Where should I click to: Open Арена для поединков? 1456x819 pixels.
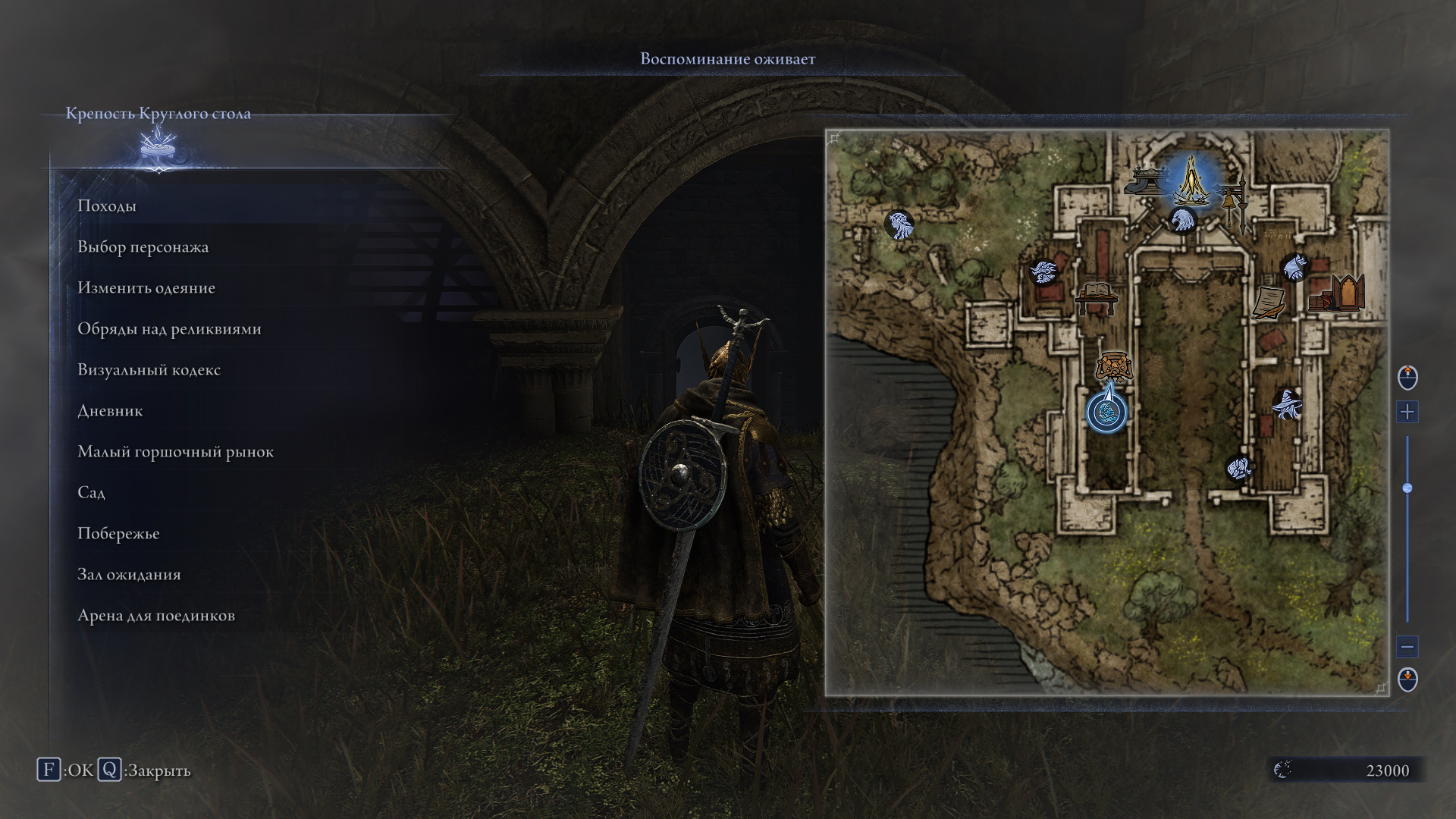[x=156, y=615]
